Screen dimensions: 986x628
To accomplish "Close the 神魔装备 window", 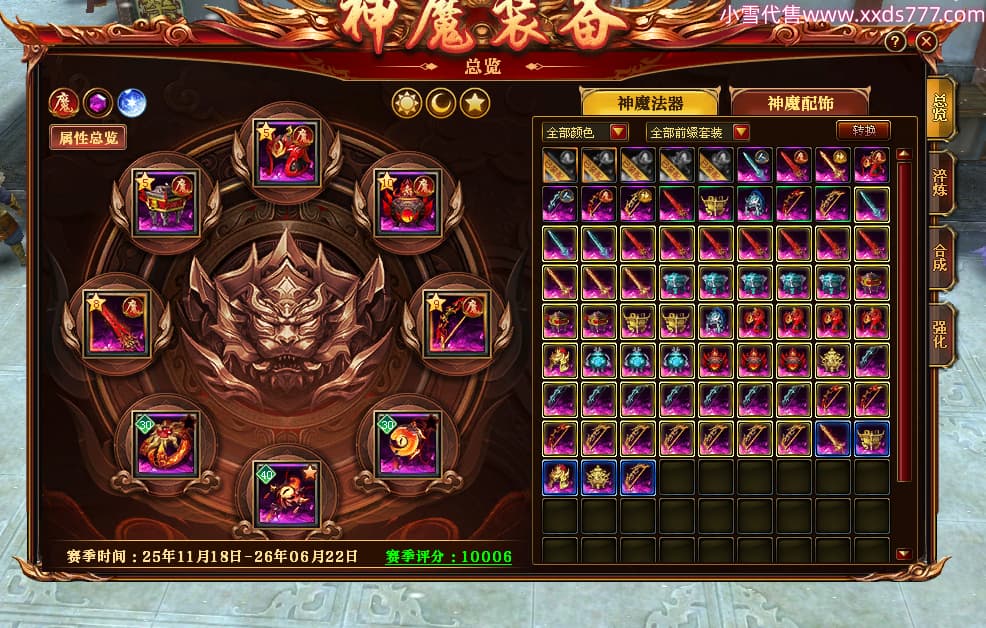I will (926, 42).
